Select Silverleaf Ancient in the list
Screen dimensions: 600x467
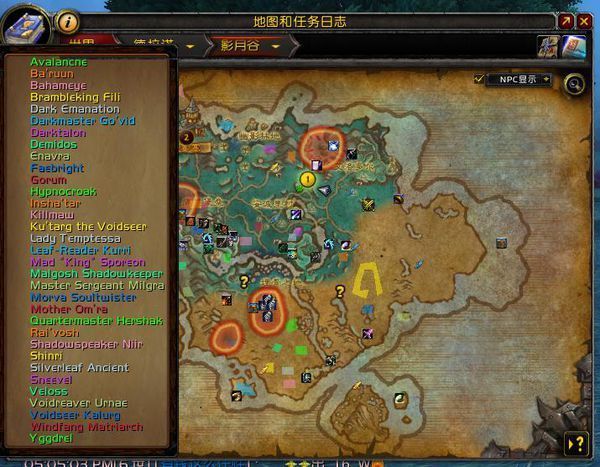(x=79, y=368)
